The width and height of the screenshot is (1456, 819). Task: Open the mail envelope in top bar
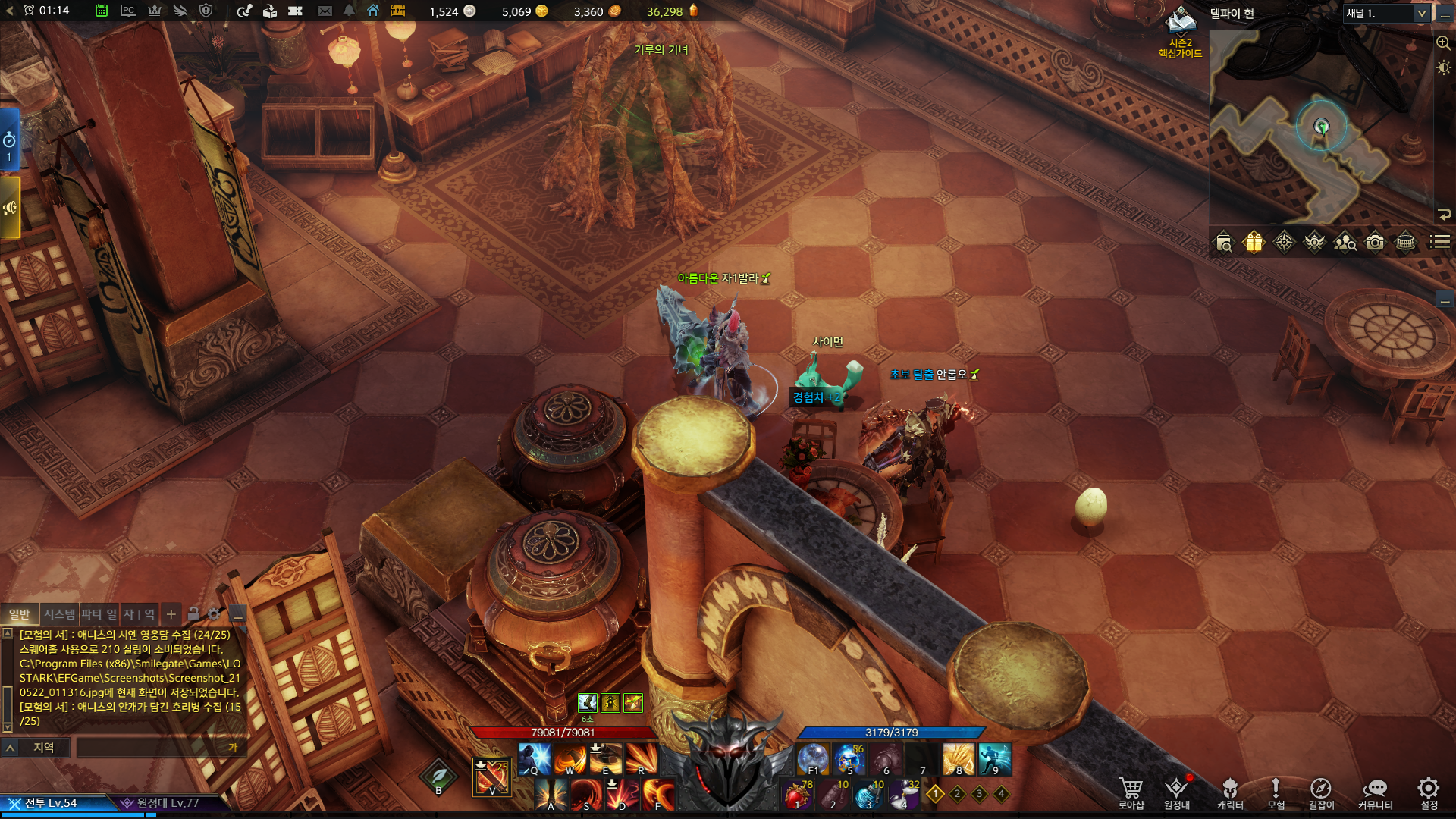325,11
